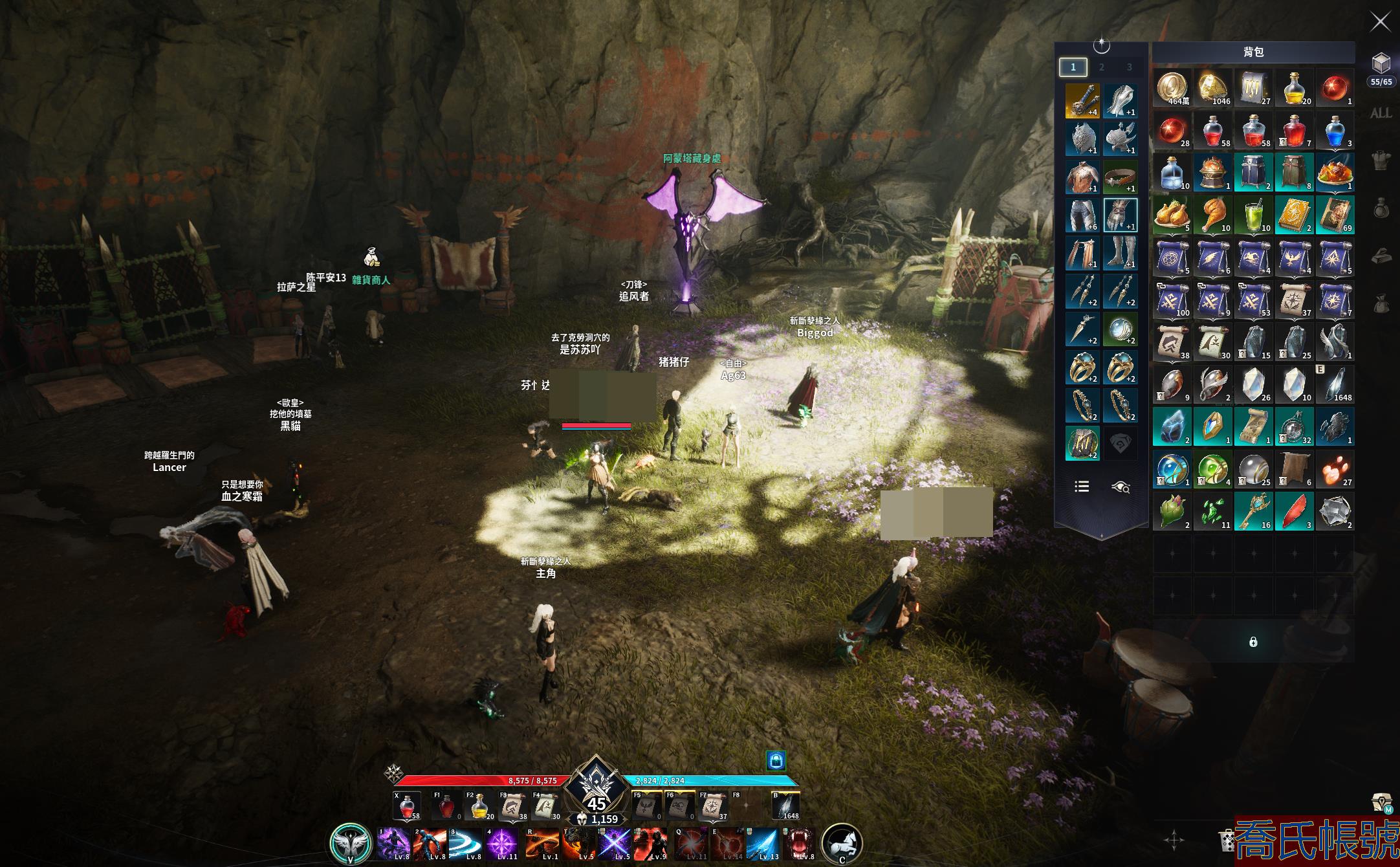Click the winged emblem icon left of skills
The height and width of the screenshot is (867, 1400).
[350, 843]
